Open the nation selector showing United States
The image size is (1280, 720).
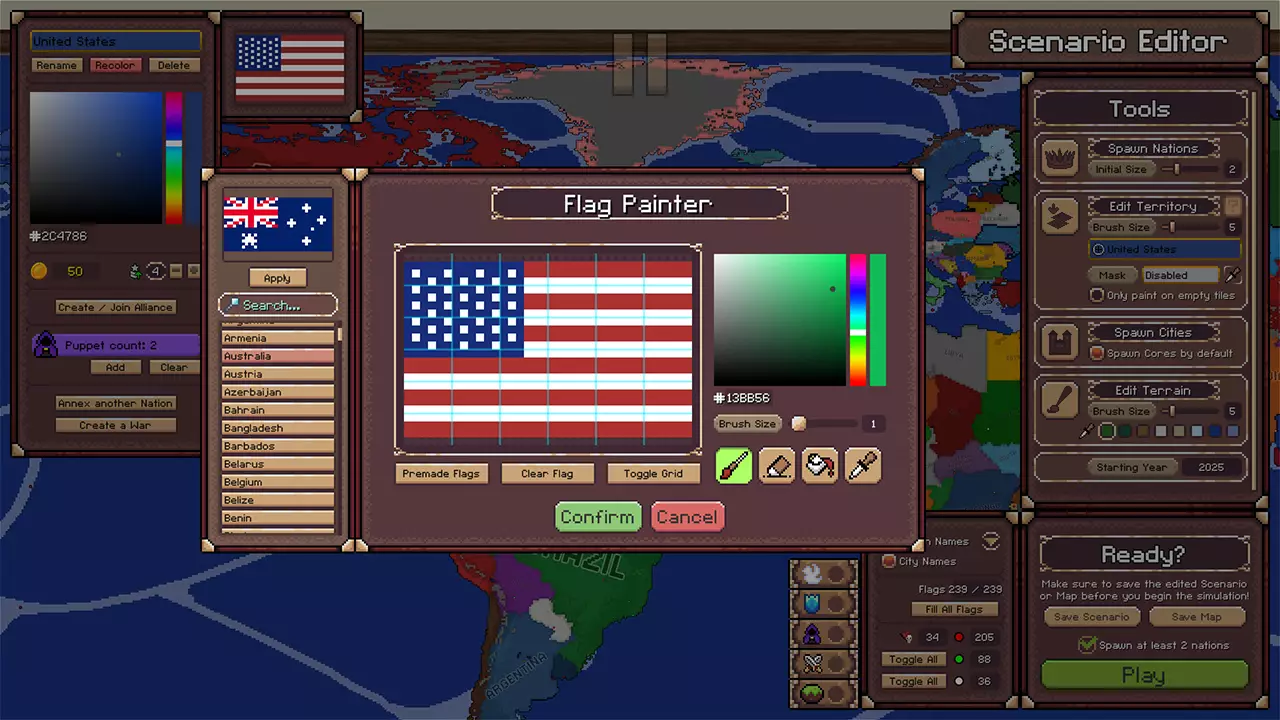click(x=1166, y=248)
